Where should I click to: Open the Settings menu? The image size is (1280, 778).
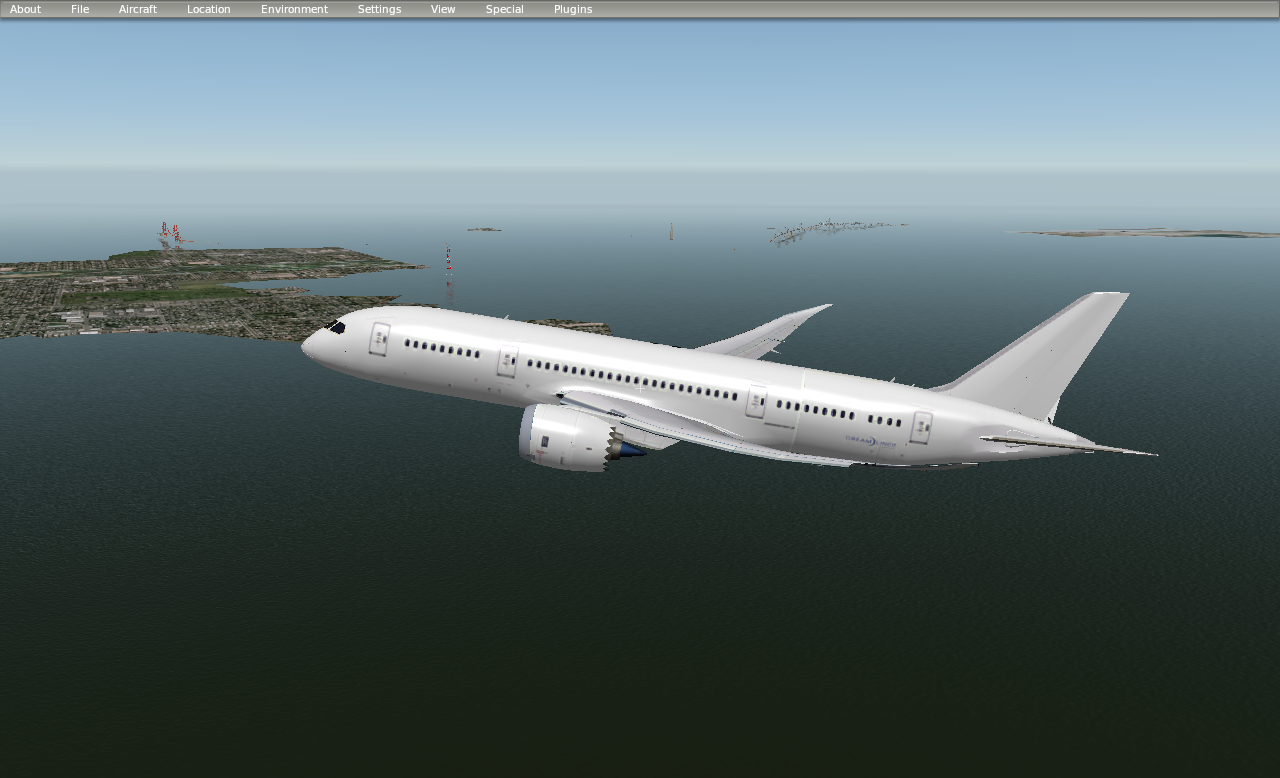pyautogui.click(x=379, y=8)
